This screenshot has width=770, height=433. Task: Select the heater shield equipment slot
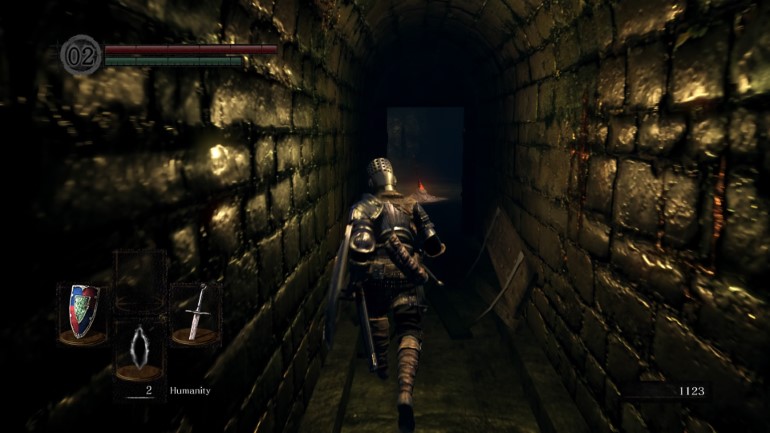(83, 313)
